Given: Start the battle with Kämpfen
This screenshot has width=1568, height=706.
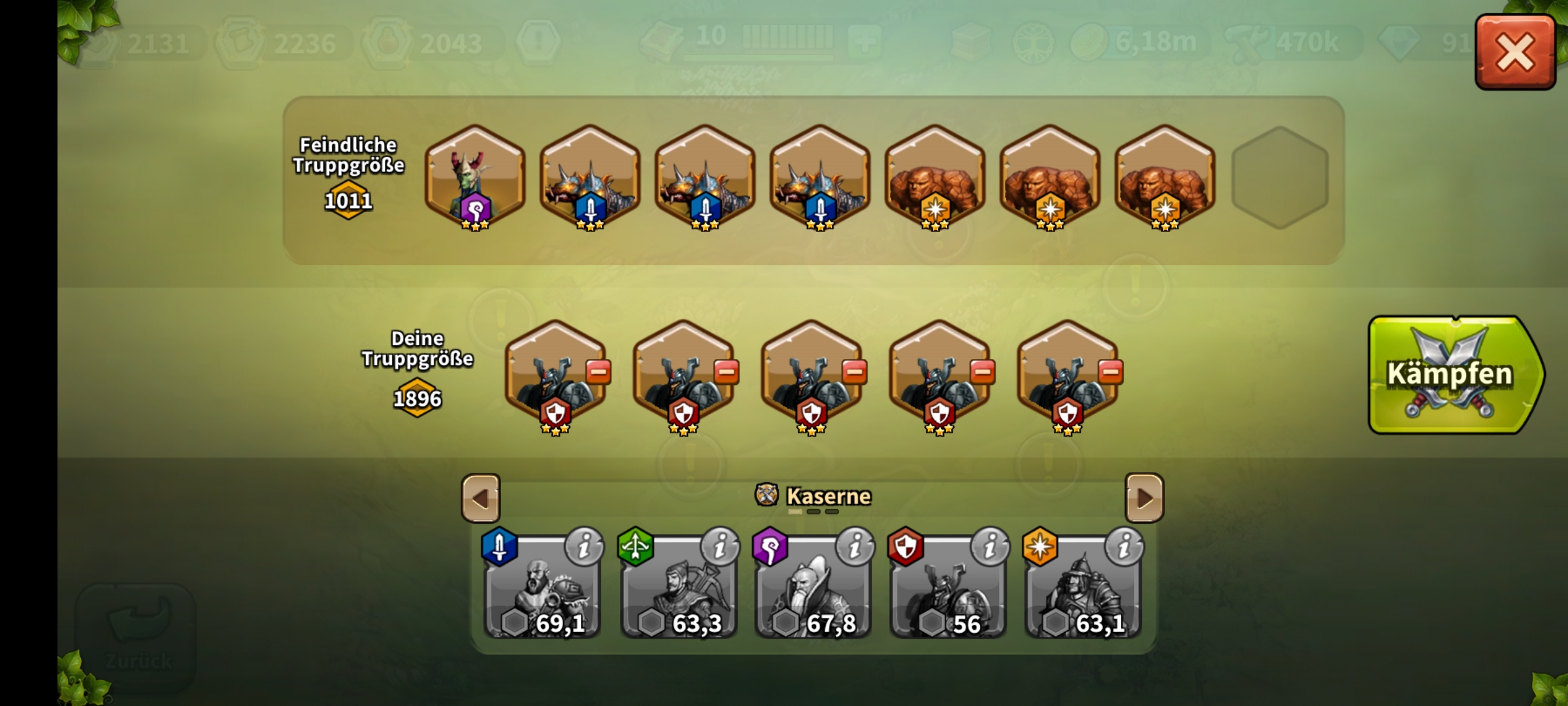Looking at the screenshot, I should click(x=1454, y=375).
